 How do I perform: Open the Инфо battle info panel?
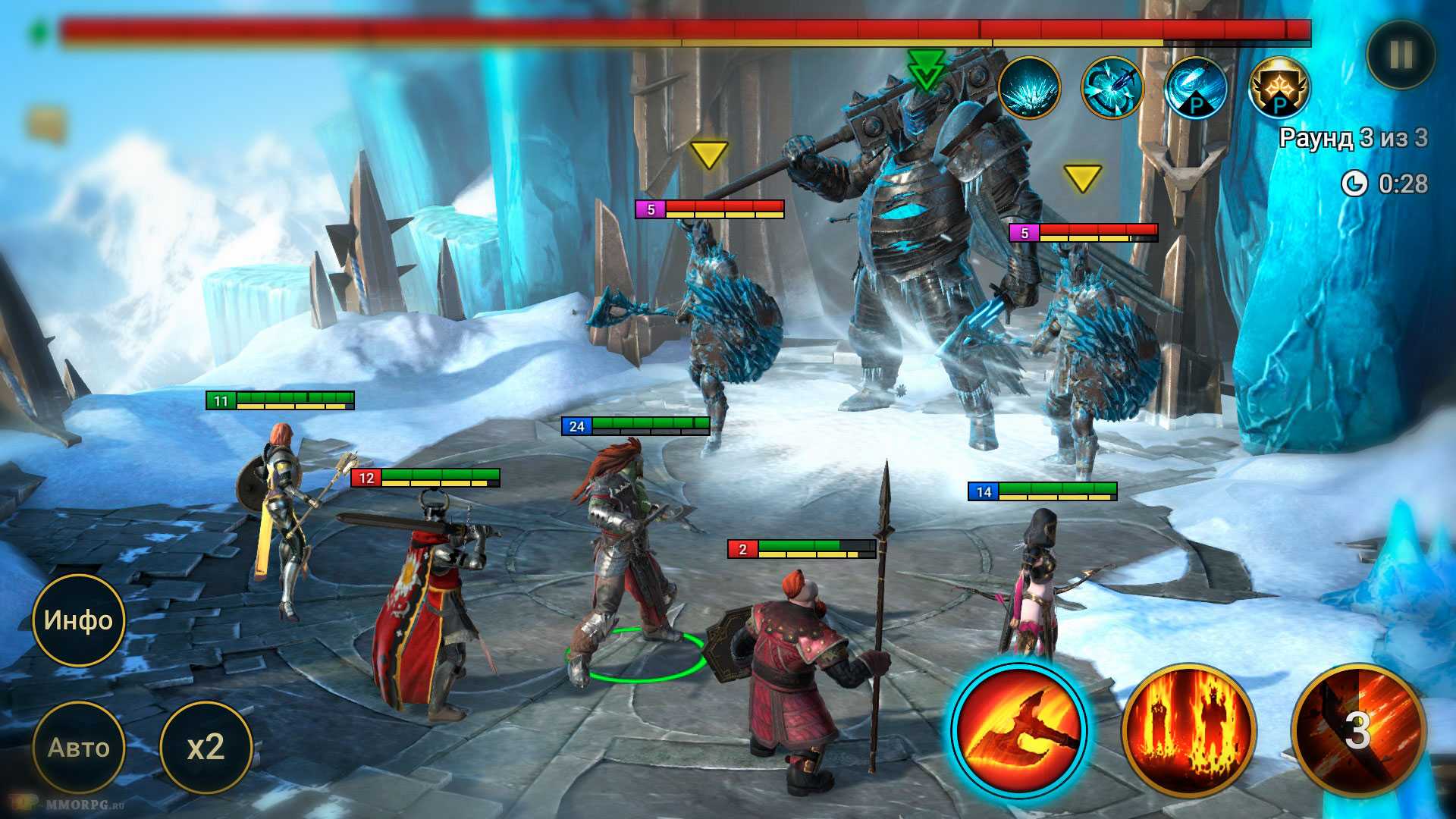coord(78,620)
